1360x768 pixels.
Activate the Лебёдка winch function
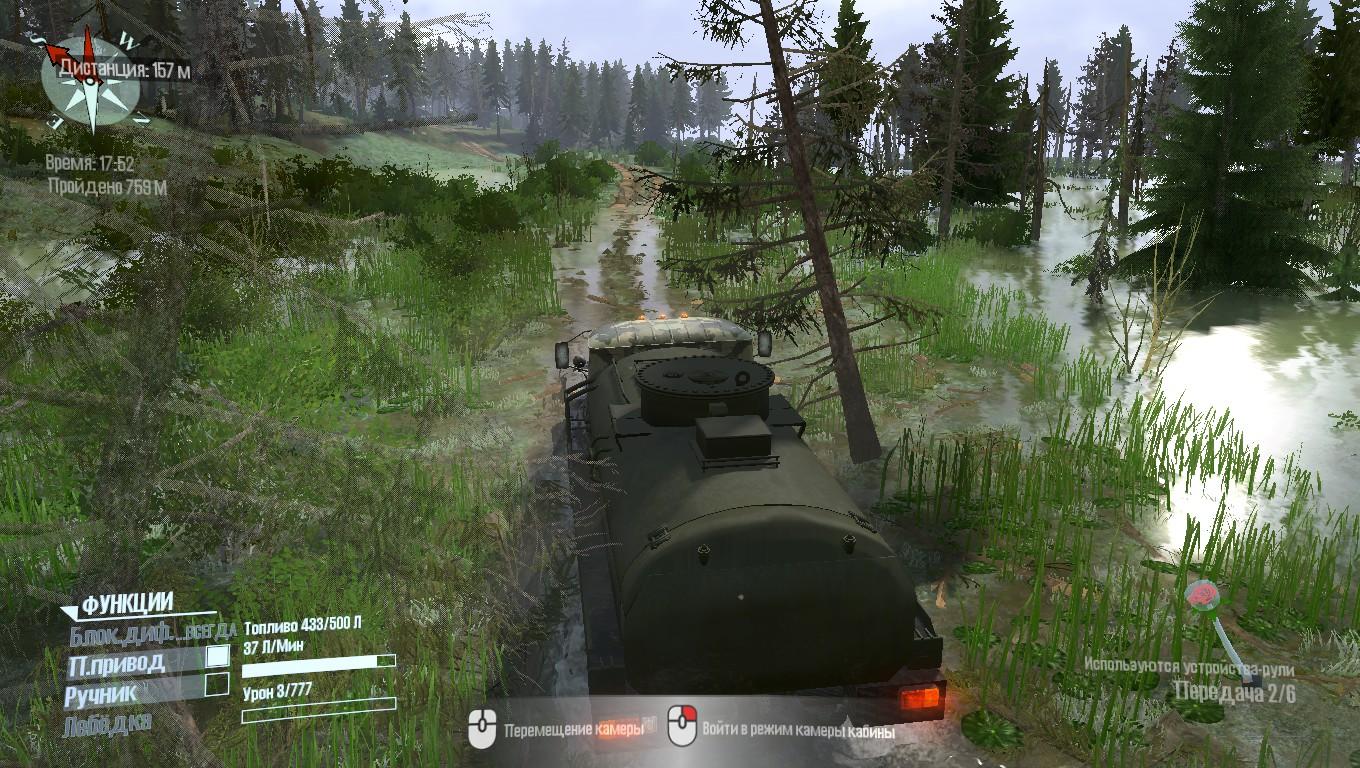coord(108,723)
